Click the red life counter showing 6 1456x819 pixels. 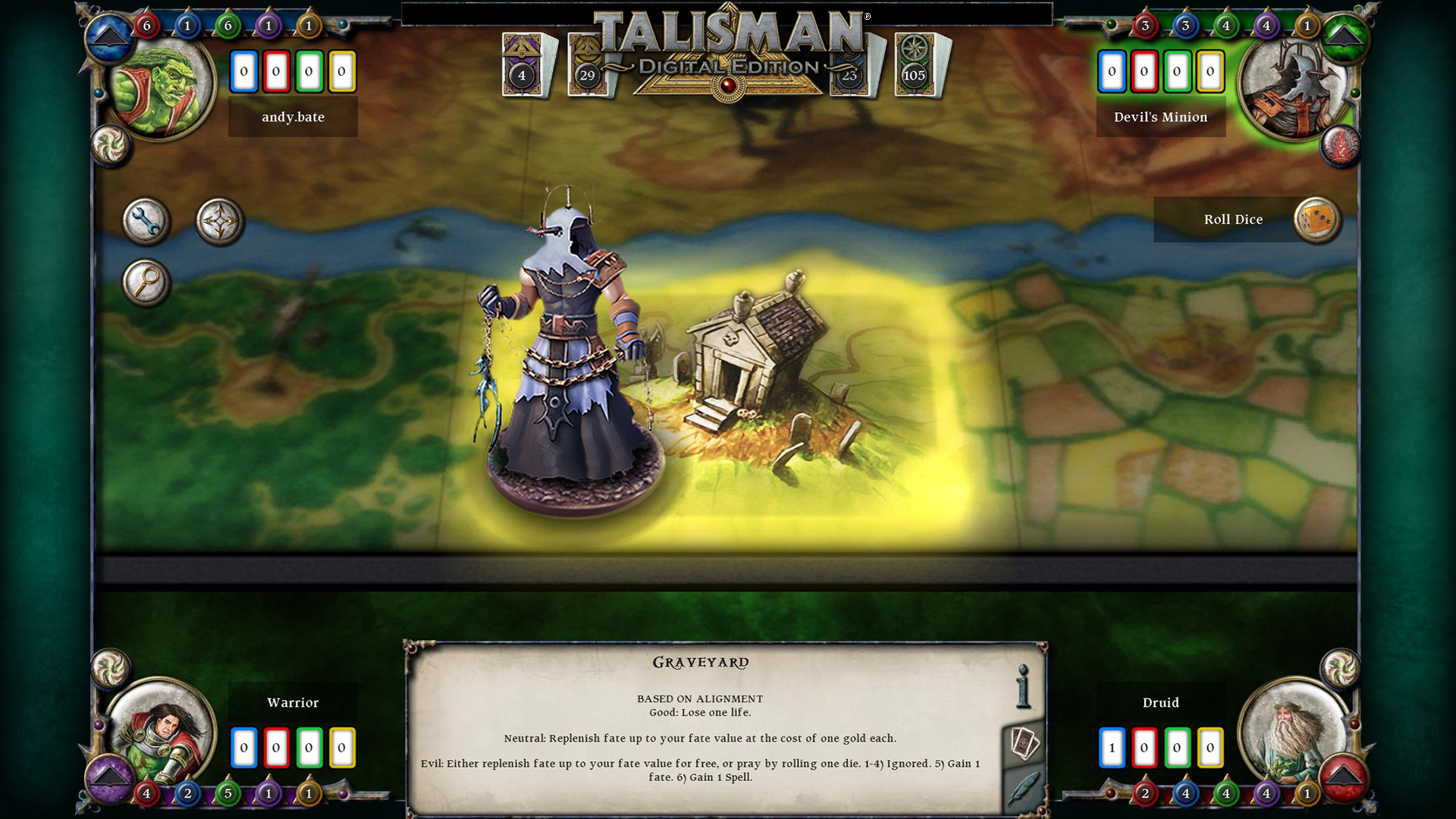(x=147, y=25)
